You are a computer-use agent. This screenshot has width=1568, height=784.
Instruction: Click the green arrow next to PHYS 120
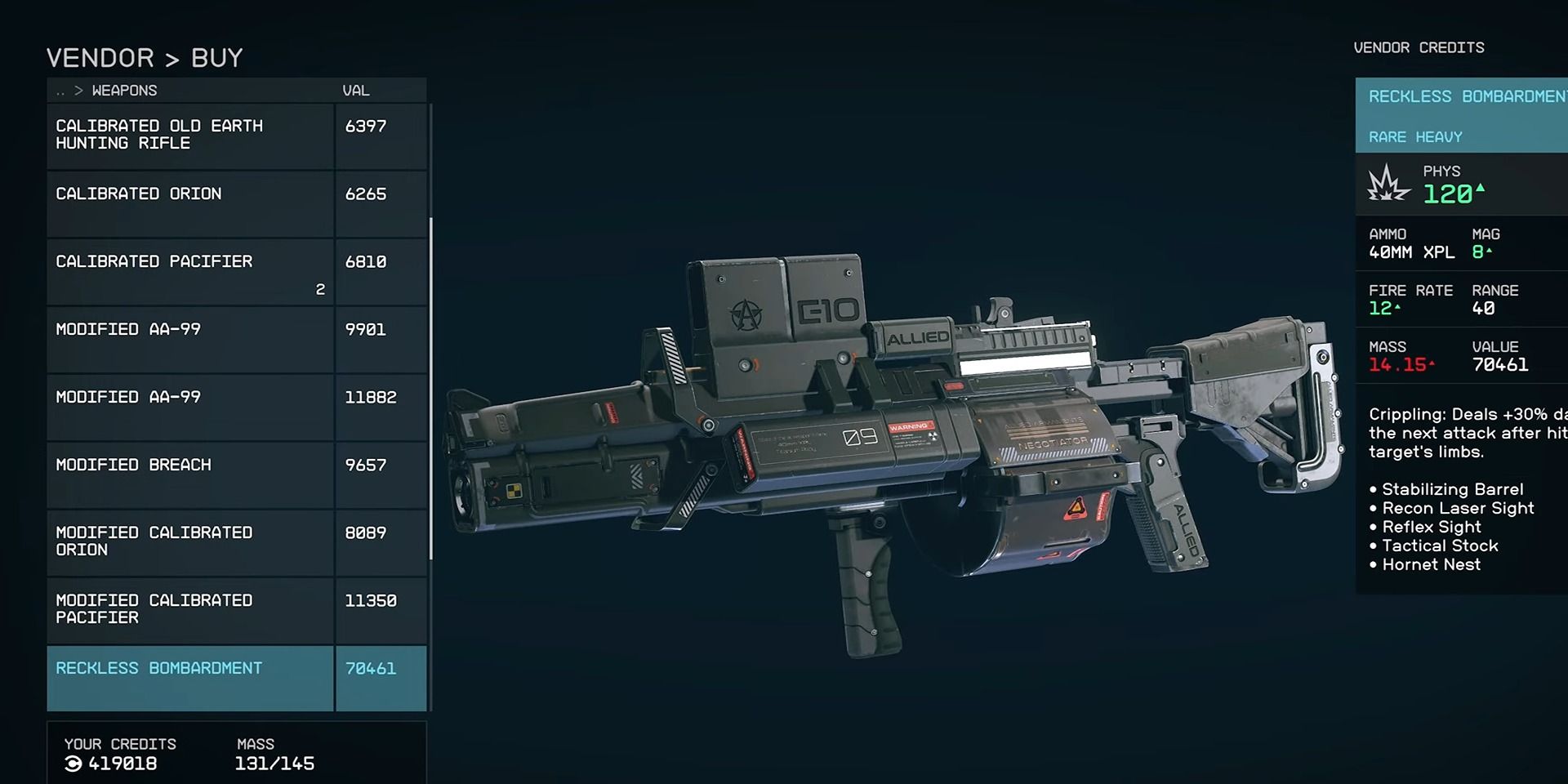[x=1480, y=189]
